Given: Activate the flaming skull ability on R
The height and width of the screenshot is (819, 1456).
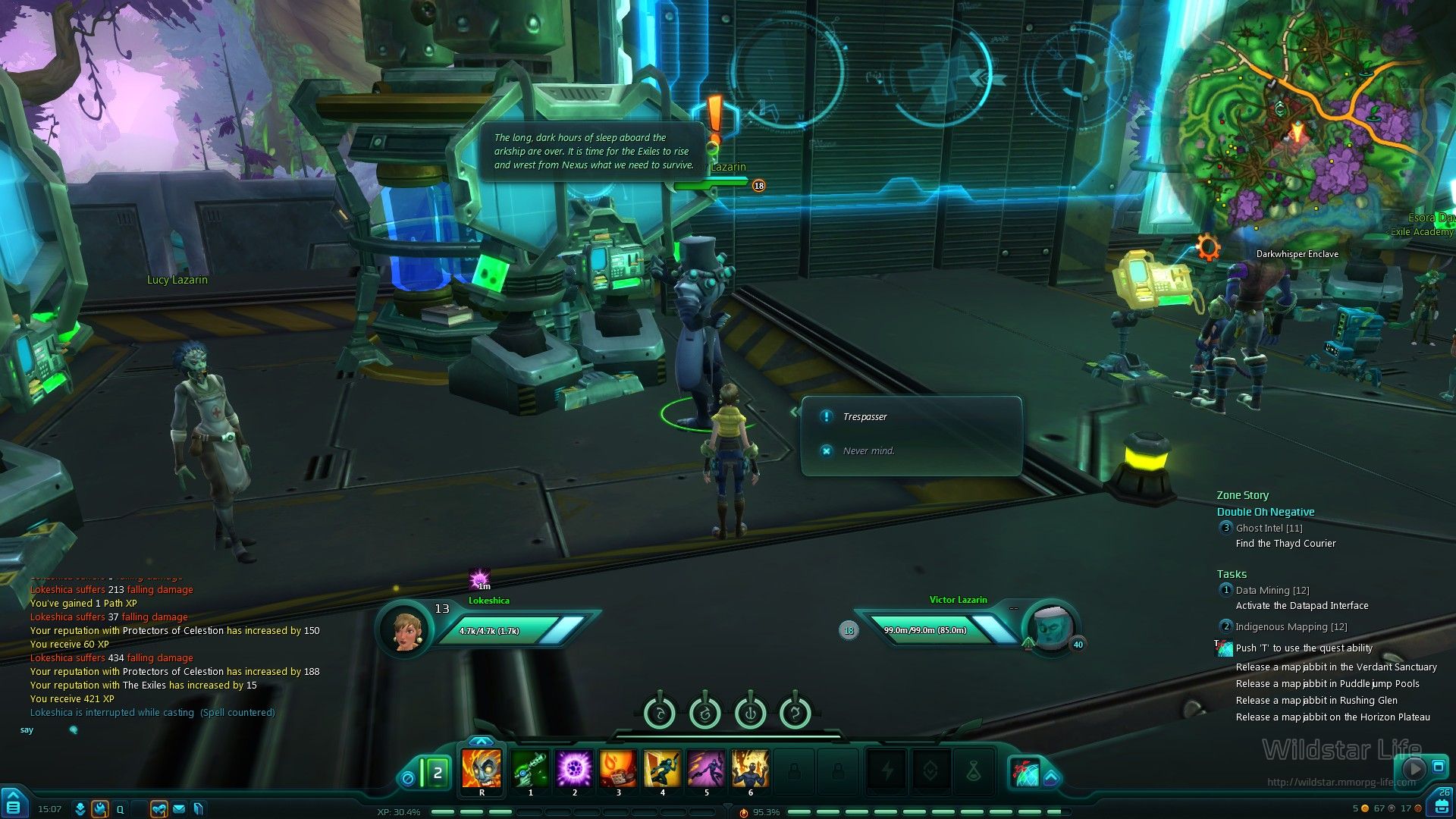Looking at the screenshot, I should tap(482, 769).
